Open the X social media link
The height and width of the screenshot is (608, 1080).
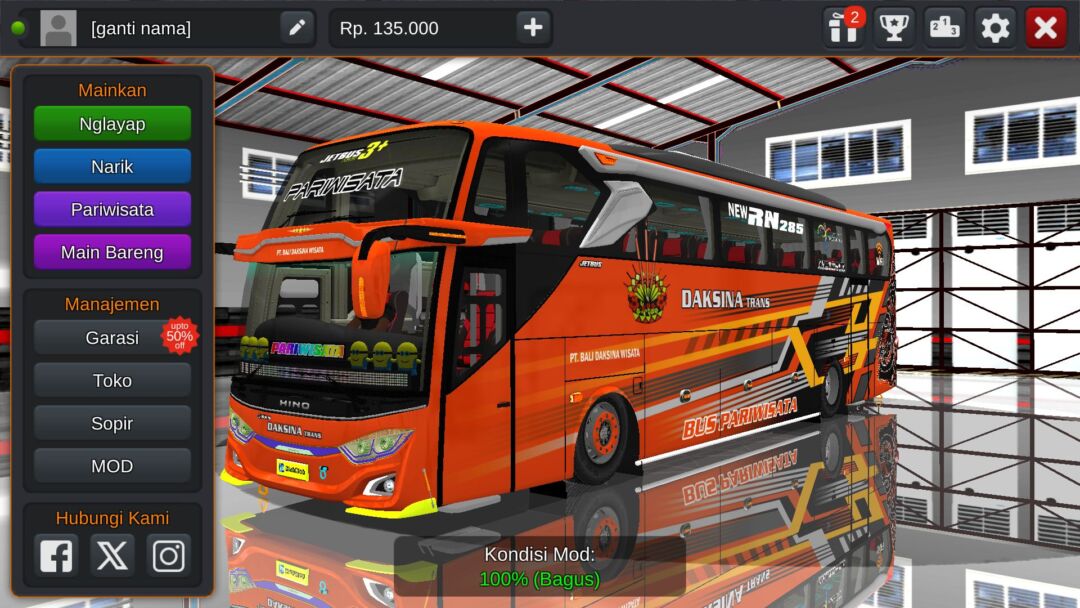click(x=112, y=555)
